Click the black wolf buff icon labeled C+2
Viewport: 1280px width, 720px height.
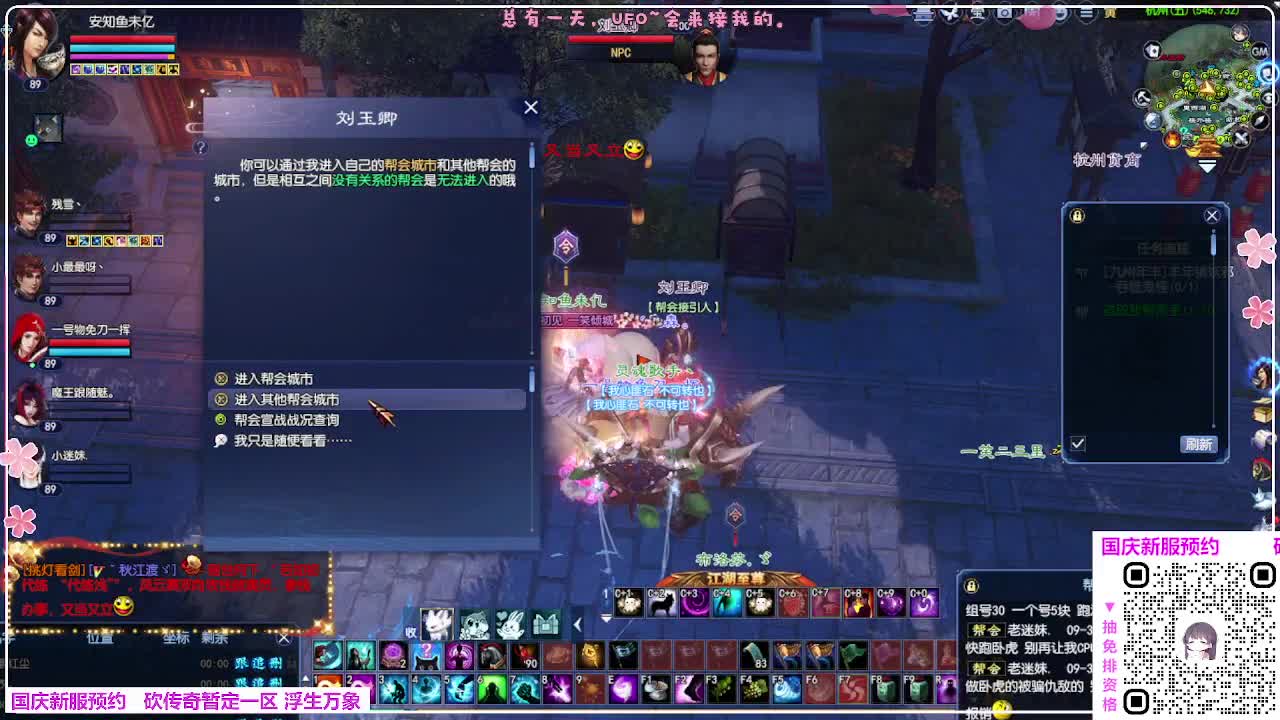pyautogui.click(x=661, y=601)
